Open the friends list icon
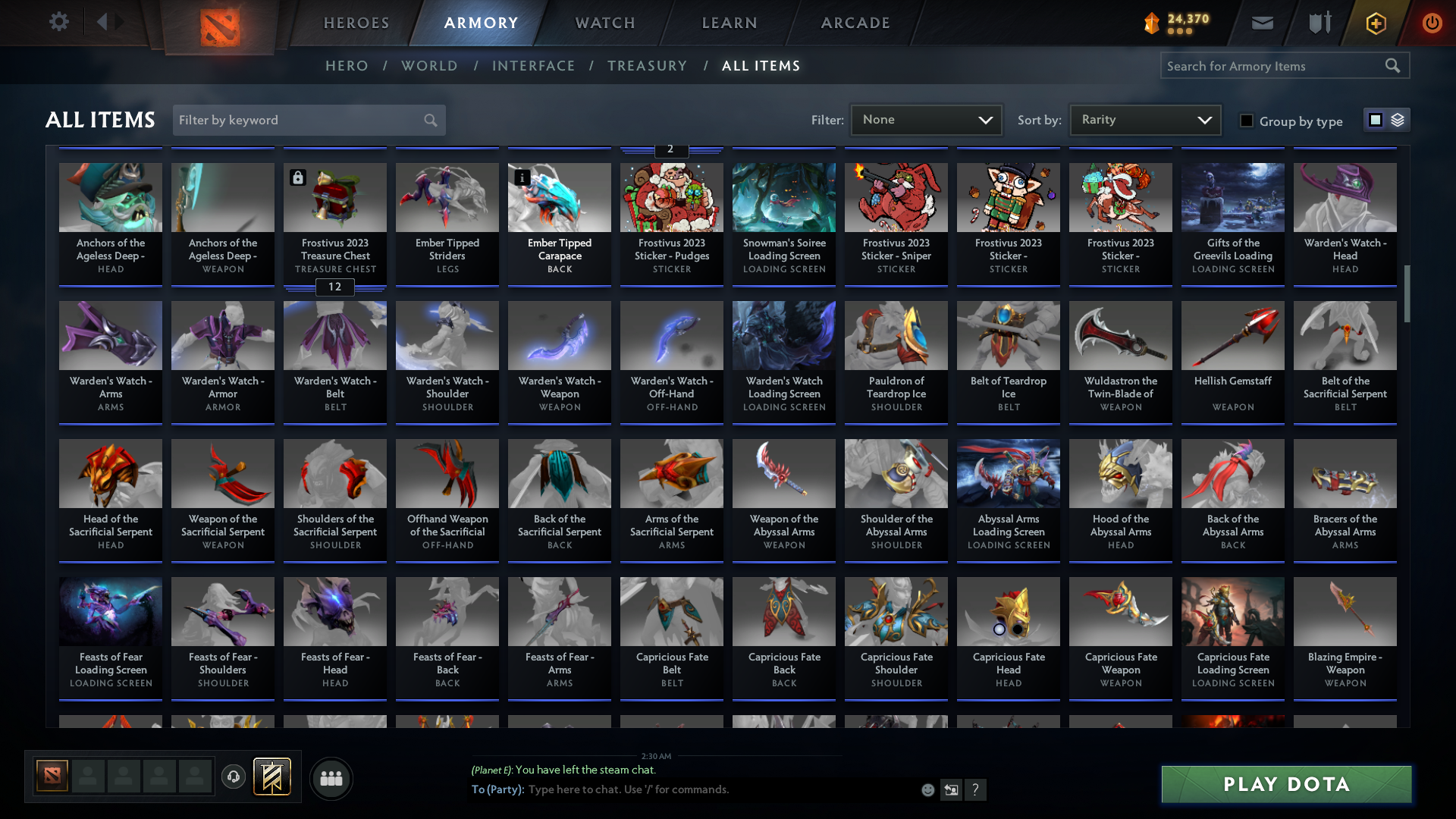Viewport: 1456px width, 819px height. 331,778
